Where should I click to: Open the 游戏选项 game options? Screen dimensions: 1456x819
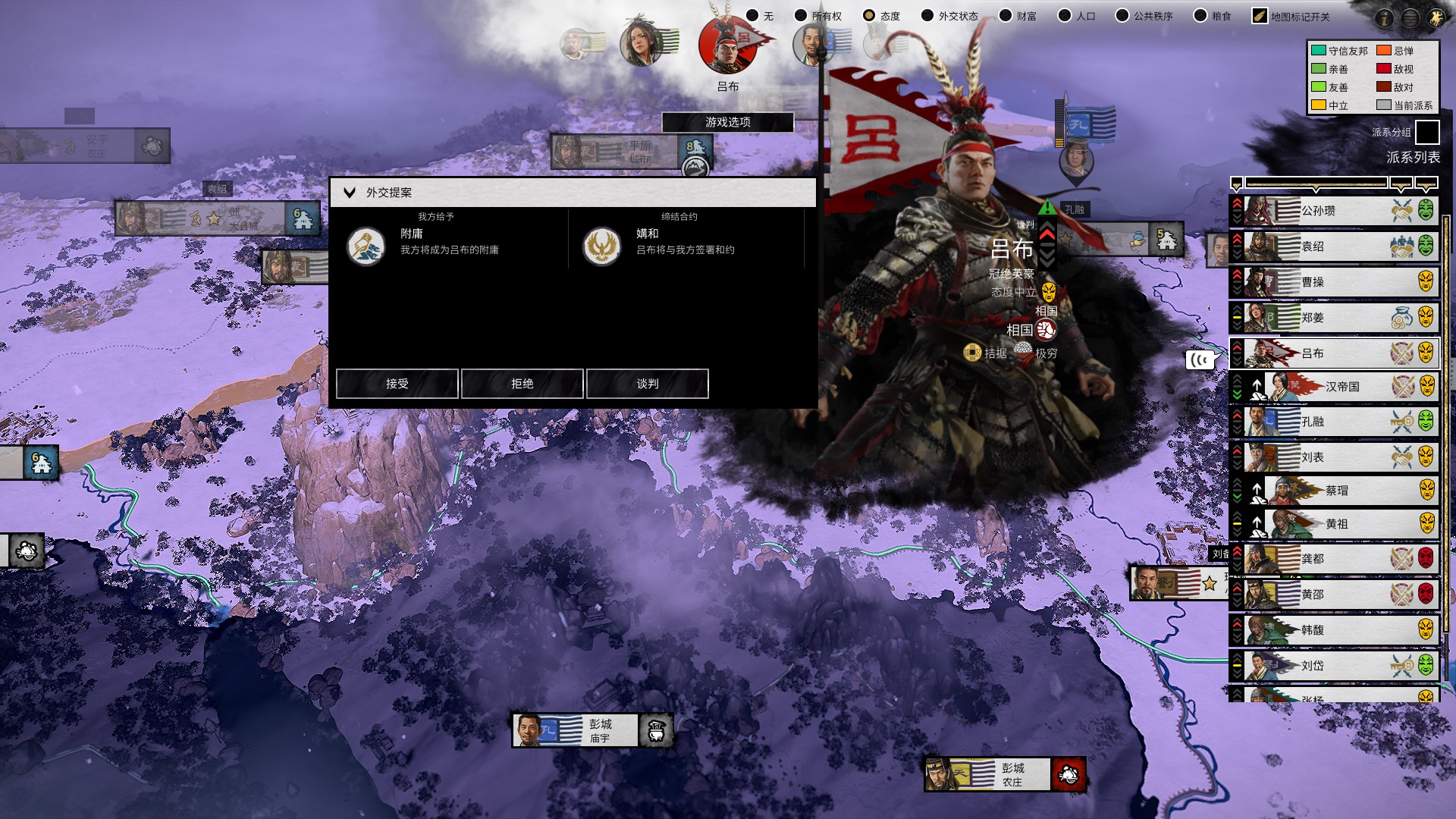(x=727, y=122)
